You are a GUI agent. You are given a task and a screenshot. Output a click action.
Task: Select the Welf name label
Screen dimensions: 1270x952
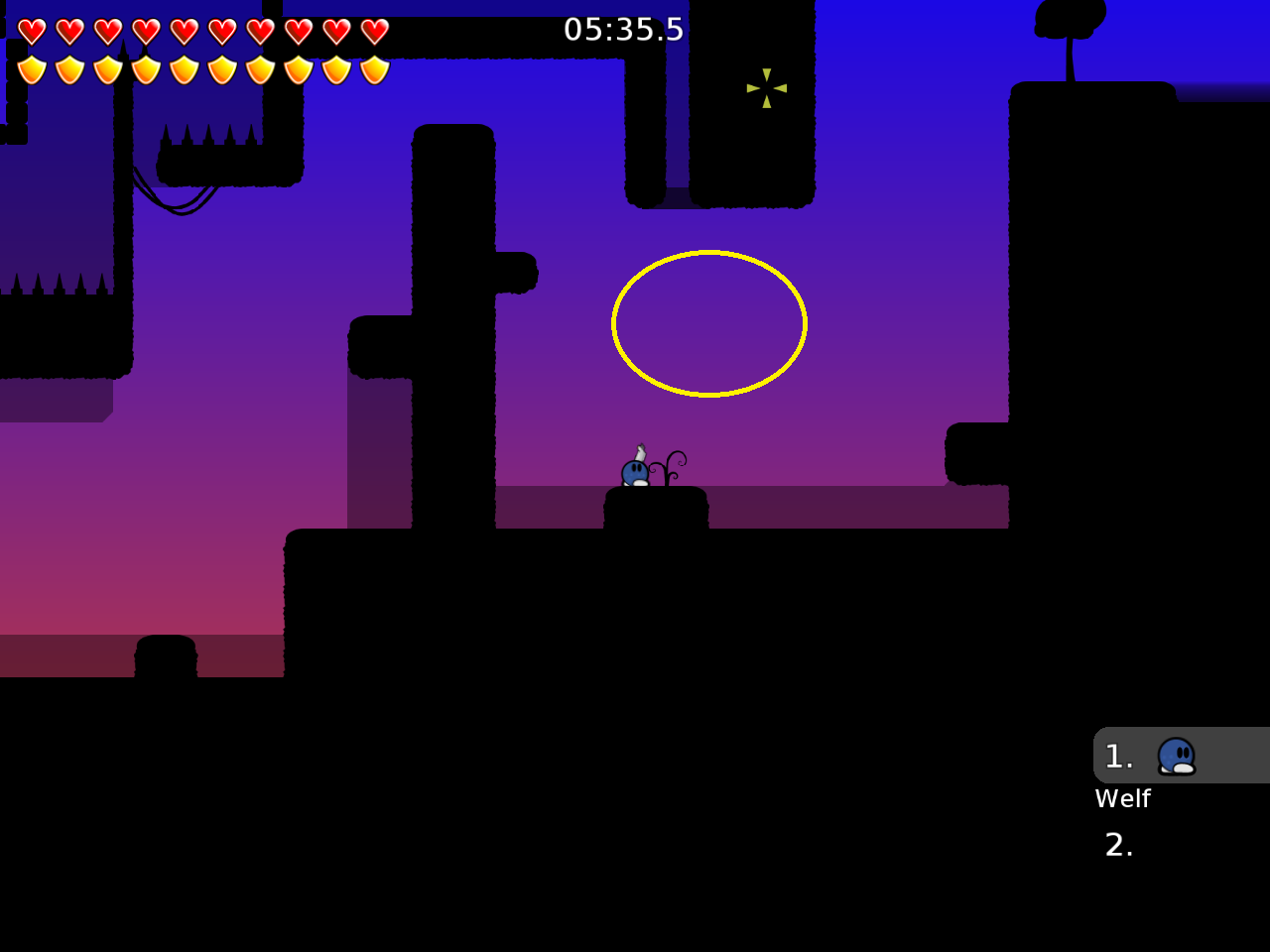(x=1122, y=798)
